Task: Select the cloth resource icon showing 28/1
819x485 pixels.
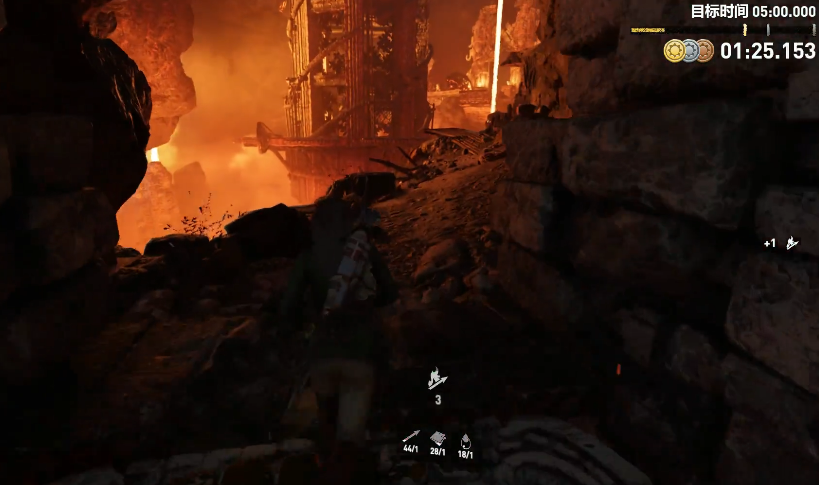Action: pyautogui.click(x=438, y=437)
